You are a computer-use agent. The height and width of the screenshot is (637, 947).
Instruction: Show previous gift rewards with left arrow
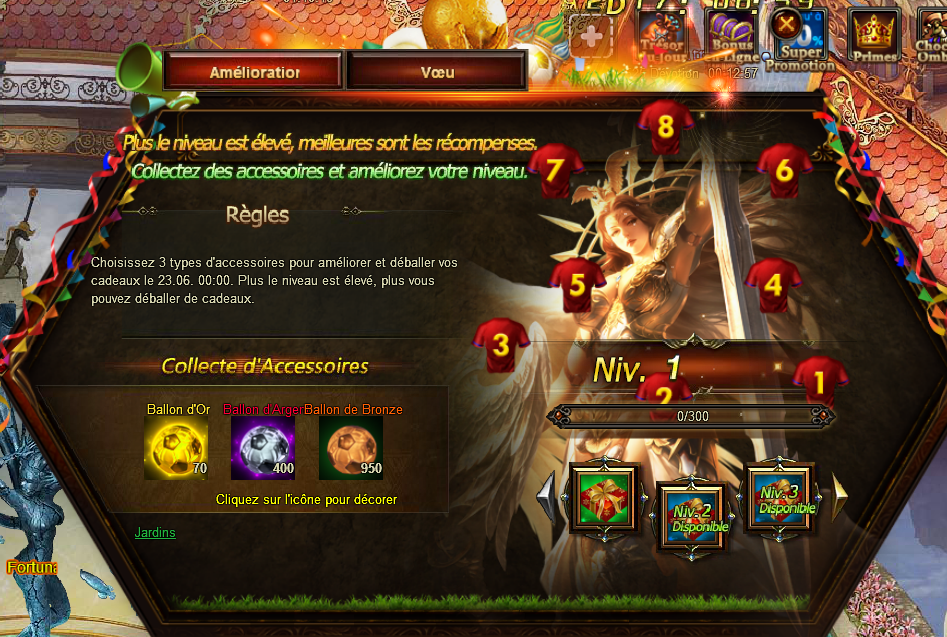pyautogui.click(x=548, y=497)
